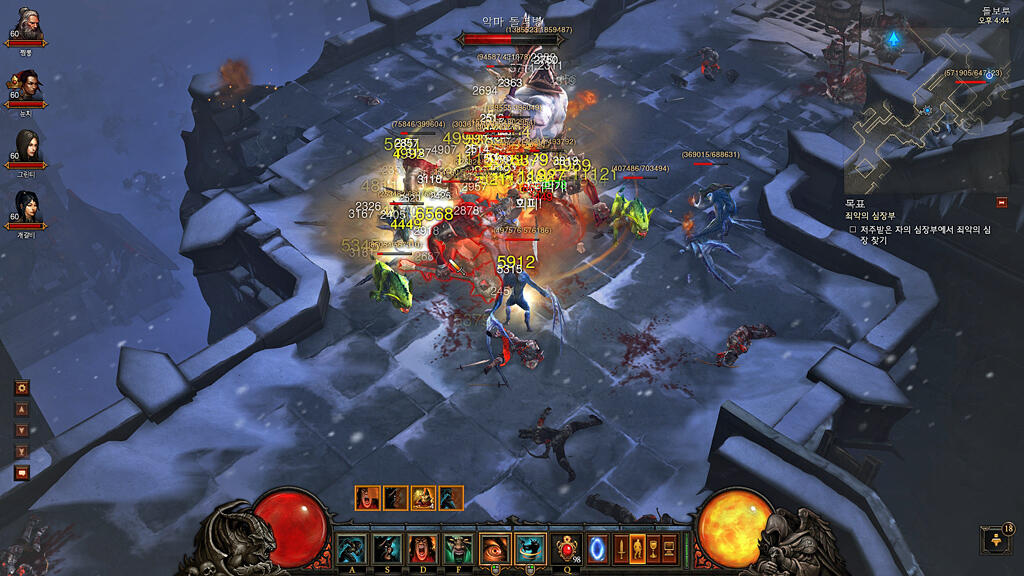Collapse the objective tracker with red button
This screenshot has width=1024, height=576.
click(x=1001, y=202)
